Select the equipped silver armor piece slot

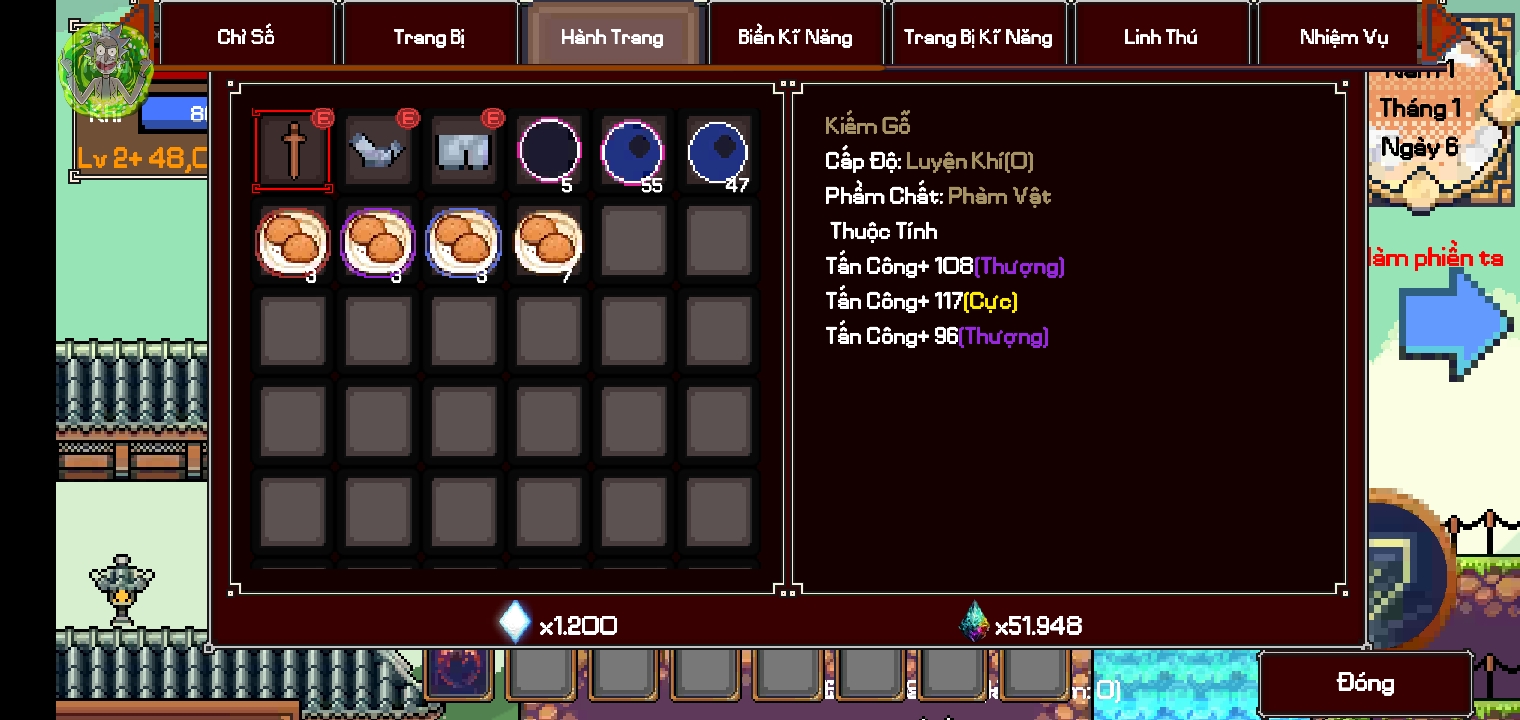[x=378, y=151]
